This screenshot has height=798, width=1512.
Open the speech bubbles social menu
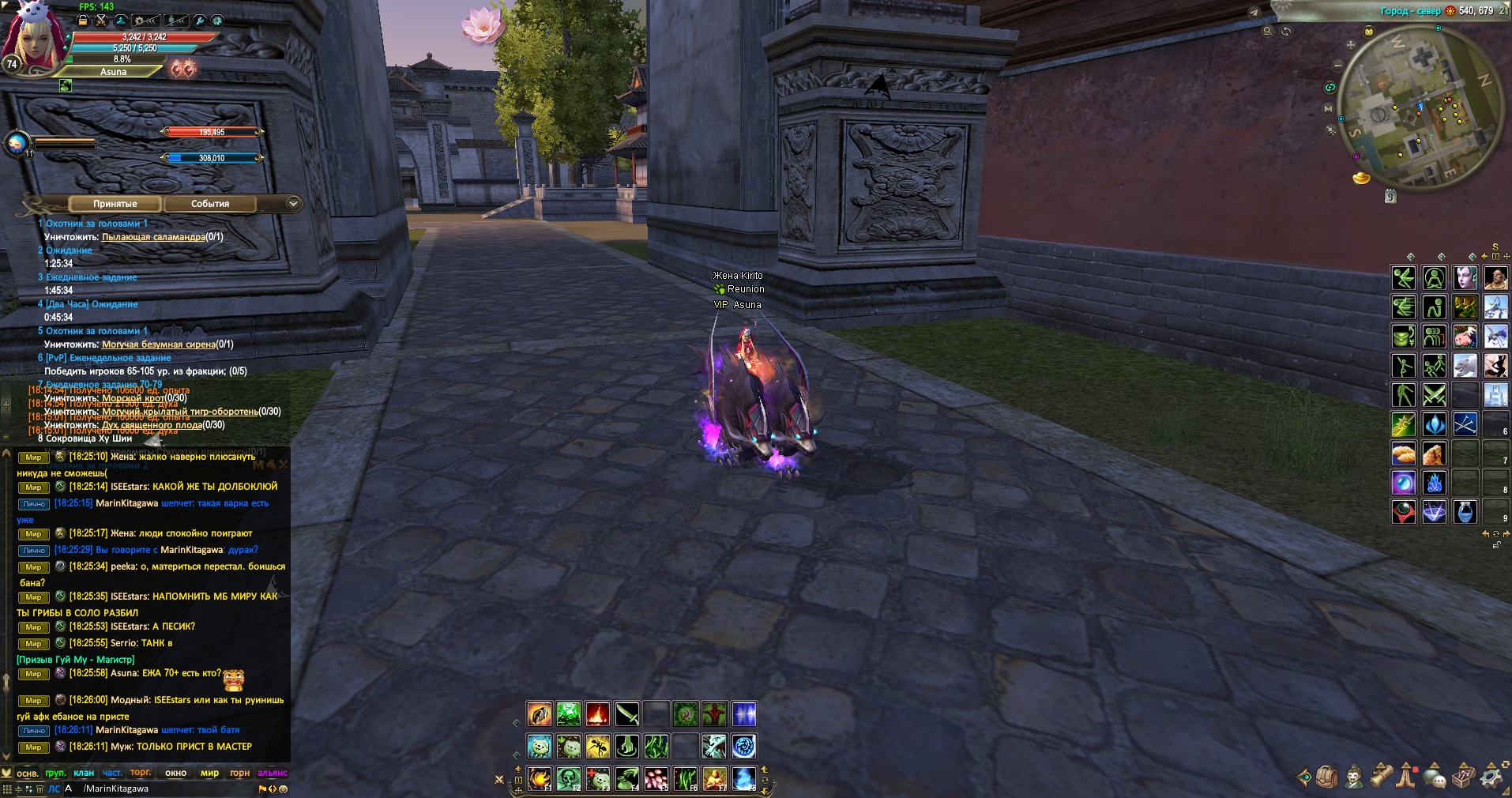[x=1435, y=777]
